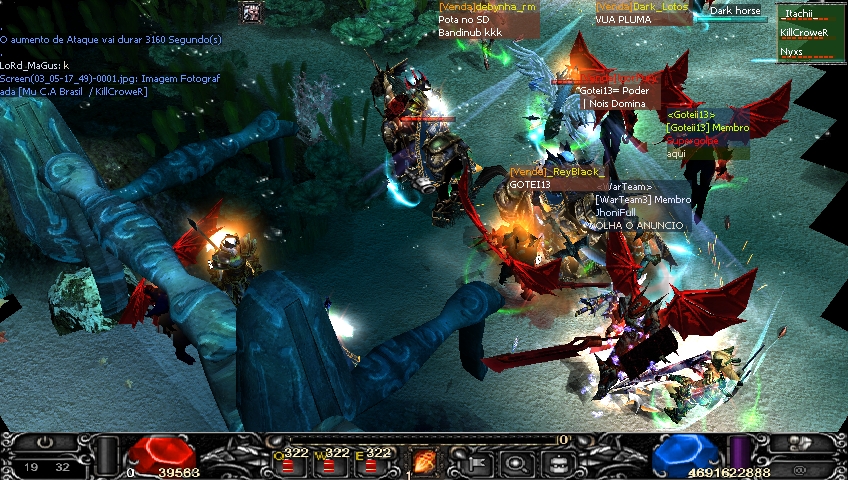The height and width of the screenshot is (480, 848).
Task: Select party member _Itachii_ in party list
Action: click(806, 15)
